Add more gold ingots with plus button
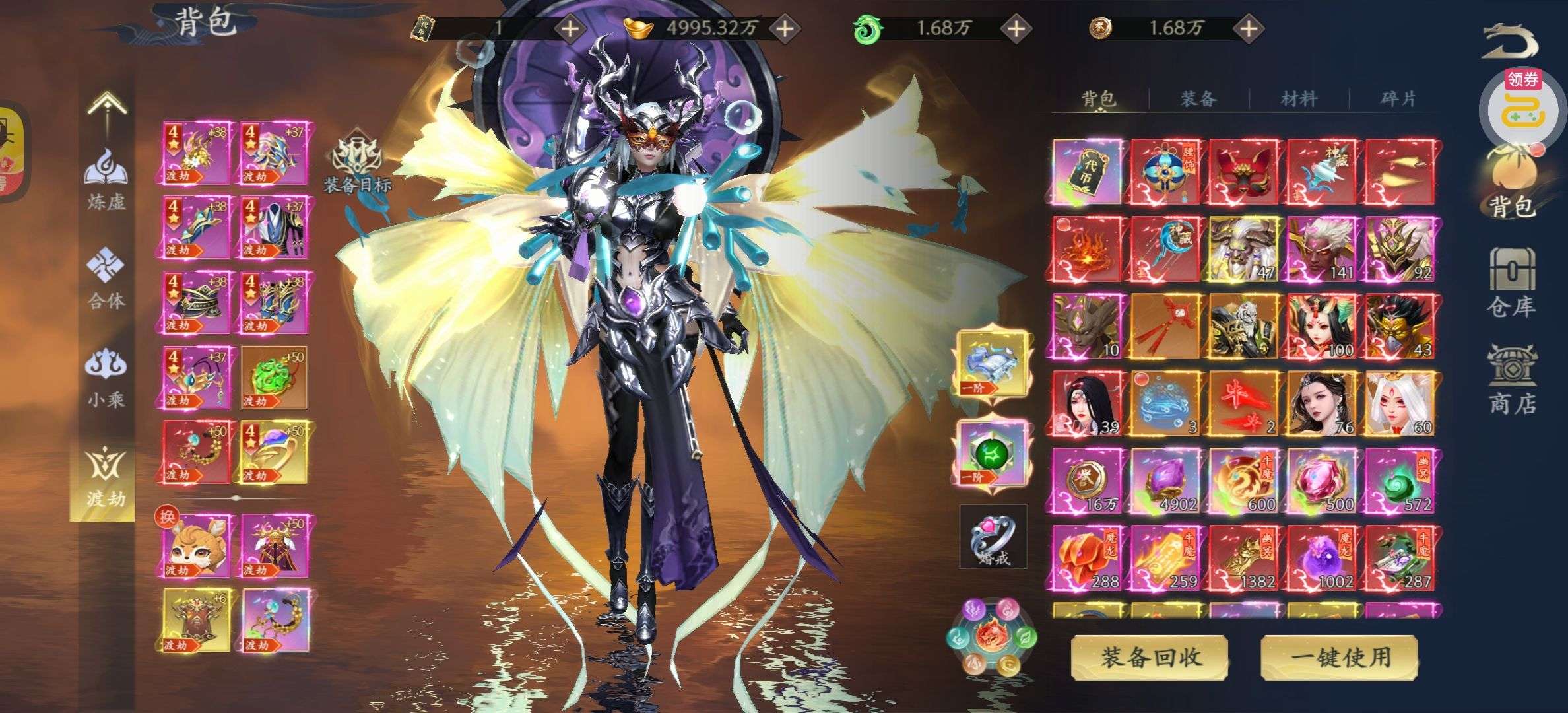Viewport: 1568px width, 713px height. [x=784, y=28]
